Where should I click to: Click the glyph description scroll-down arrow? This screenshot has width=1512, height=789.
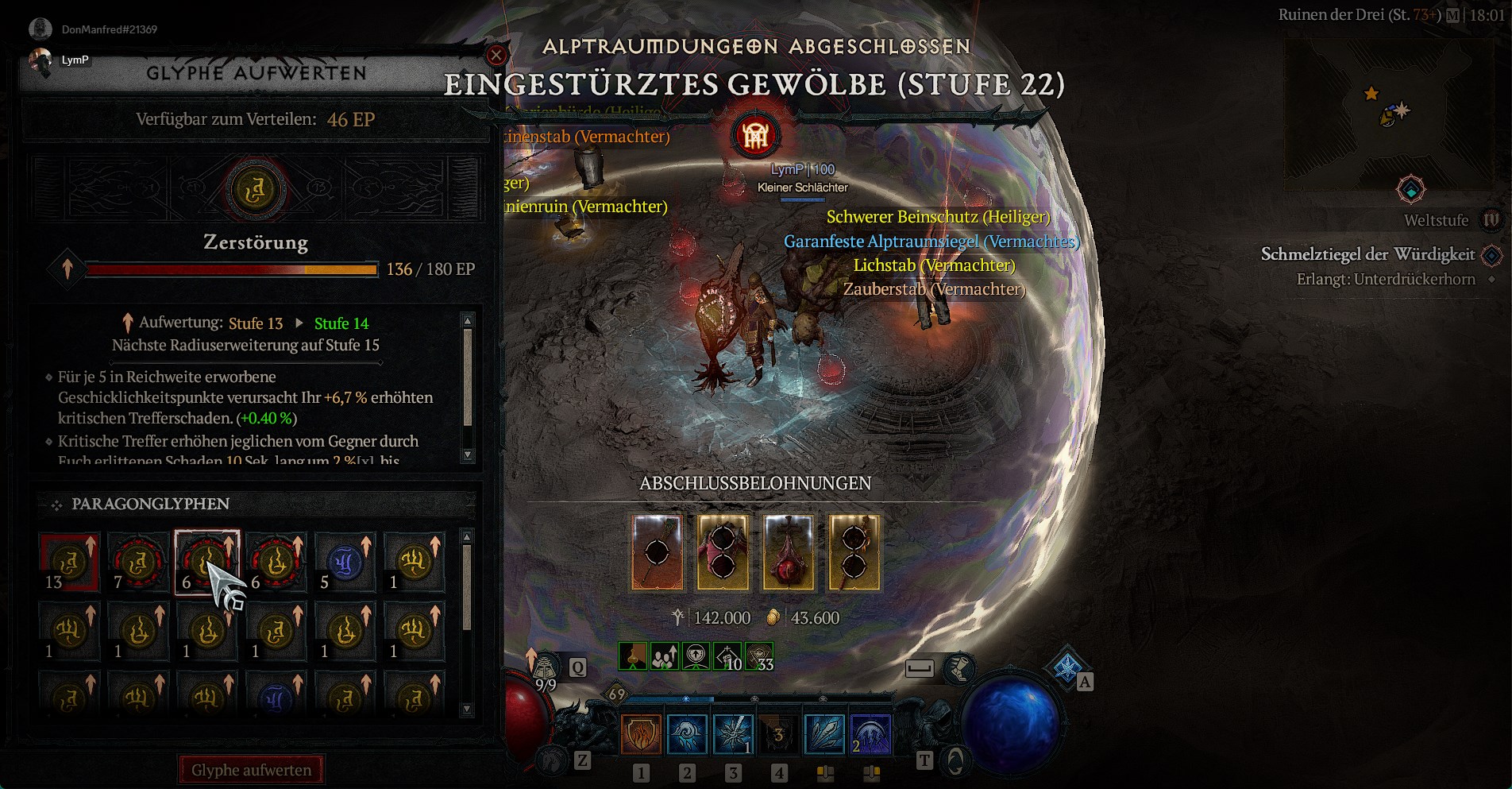468,455
